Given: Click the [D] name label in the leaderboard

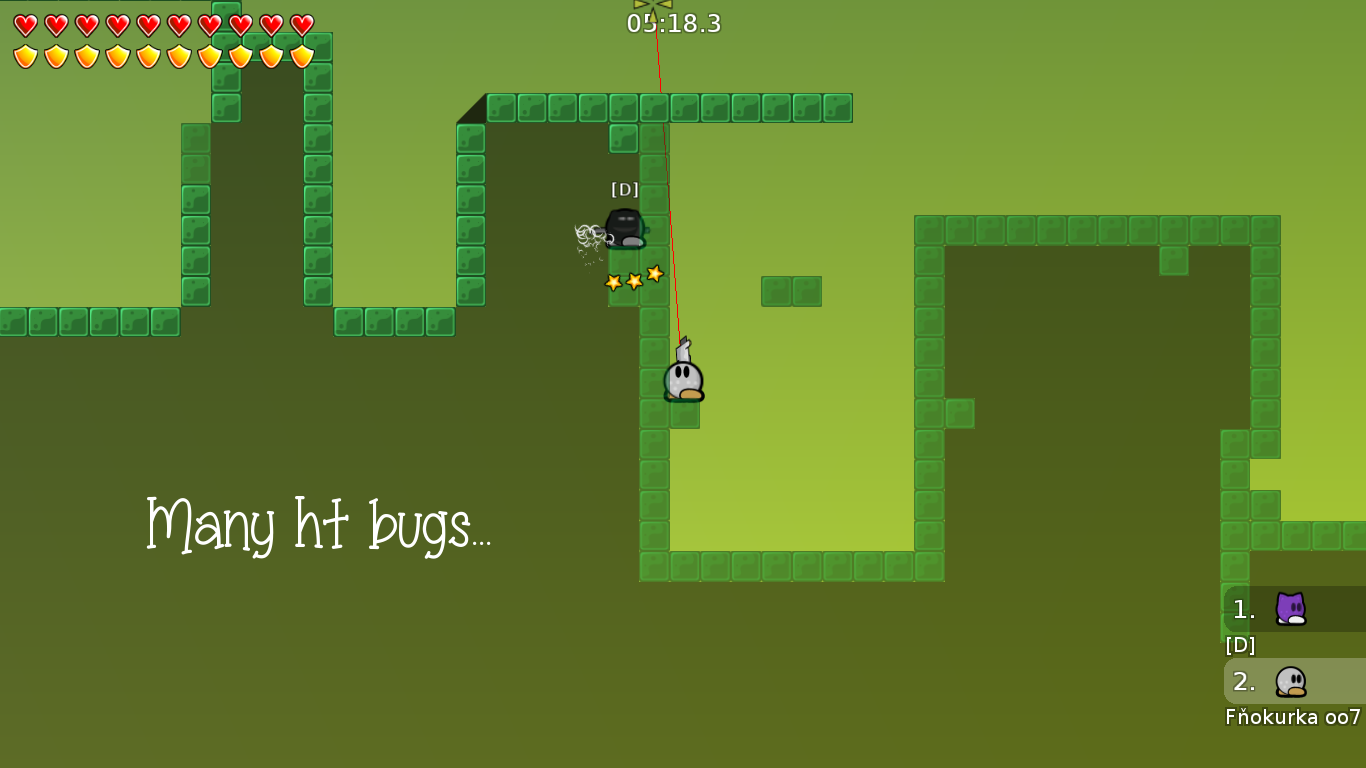Looking at the screenshot, I should pos(1238,645).
